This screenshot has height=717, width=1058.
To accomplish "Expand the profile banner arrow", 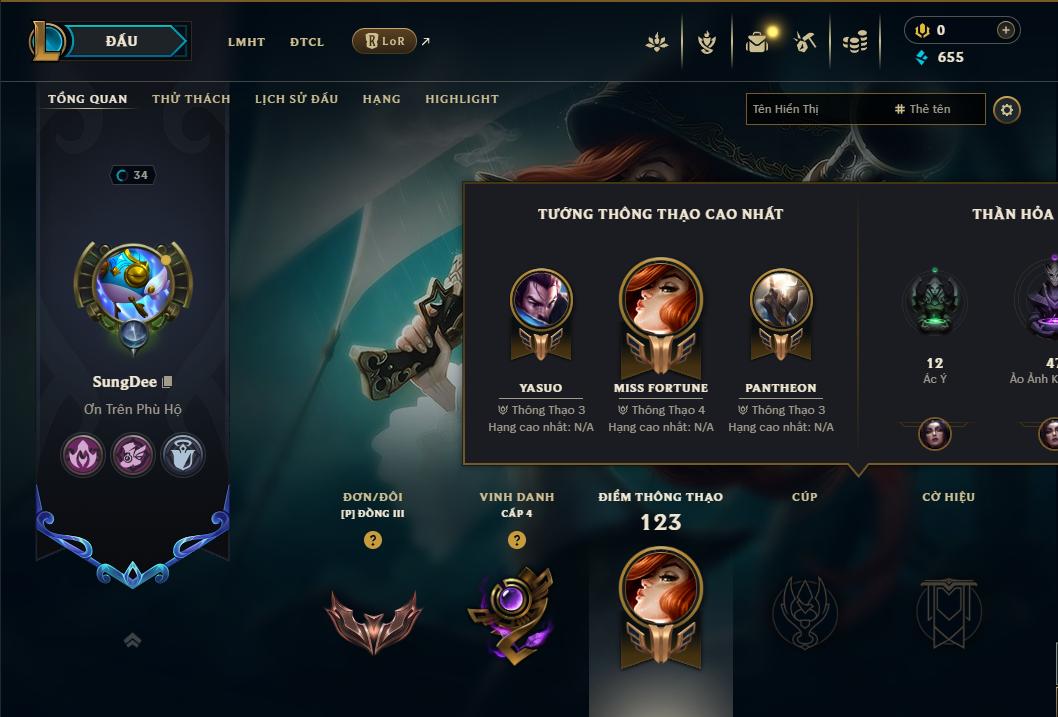I will pyautogui.click(x=132, y=641).
